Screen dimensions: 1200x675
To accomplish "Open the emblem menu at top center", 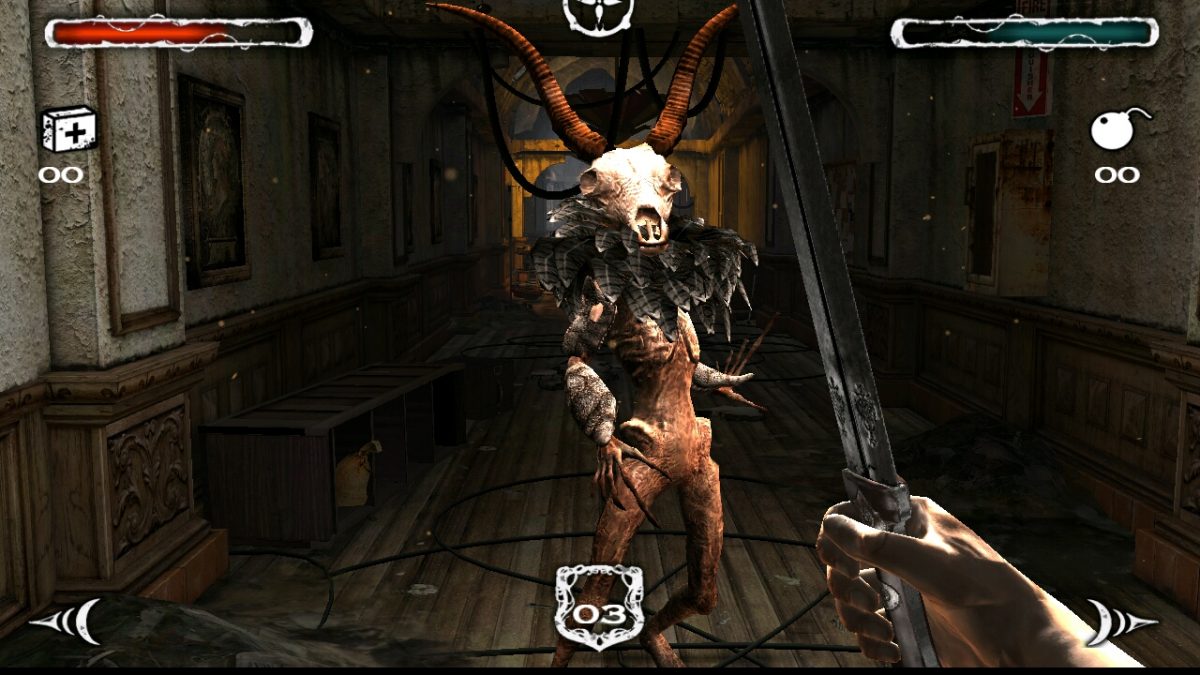I will 598,14.
